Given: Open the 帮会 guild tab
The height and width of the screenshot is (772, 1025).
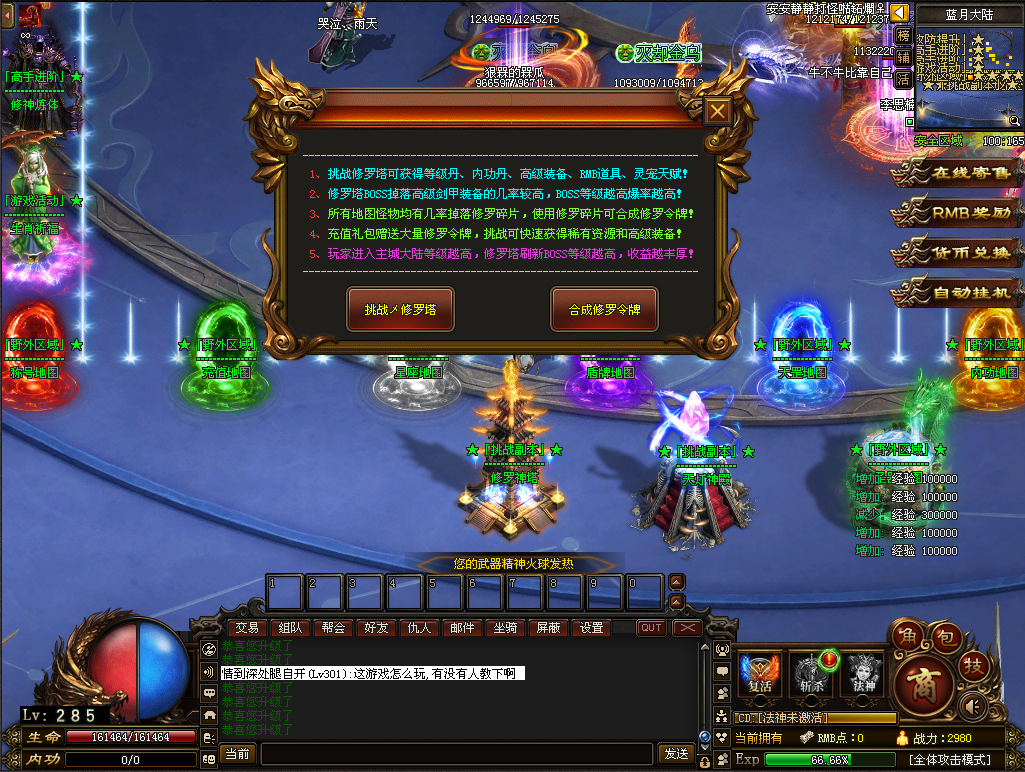Looking at the screenshot, I should pyautogui.click(x=333, y=628).
